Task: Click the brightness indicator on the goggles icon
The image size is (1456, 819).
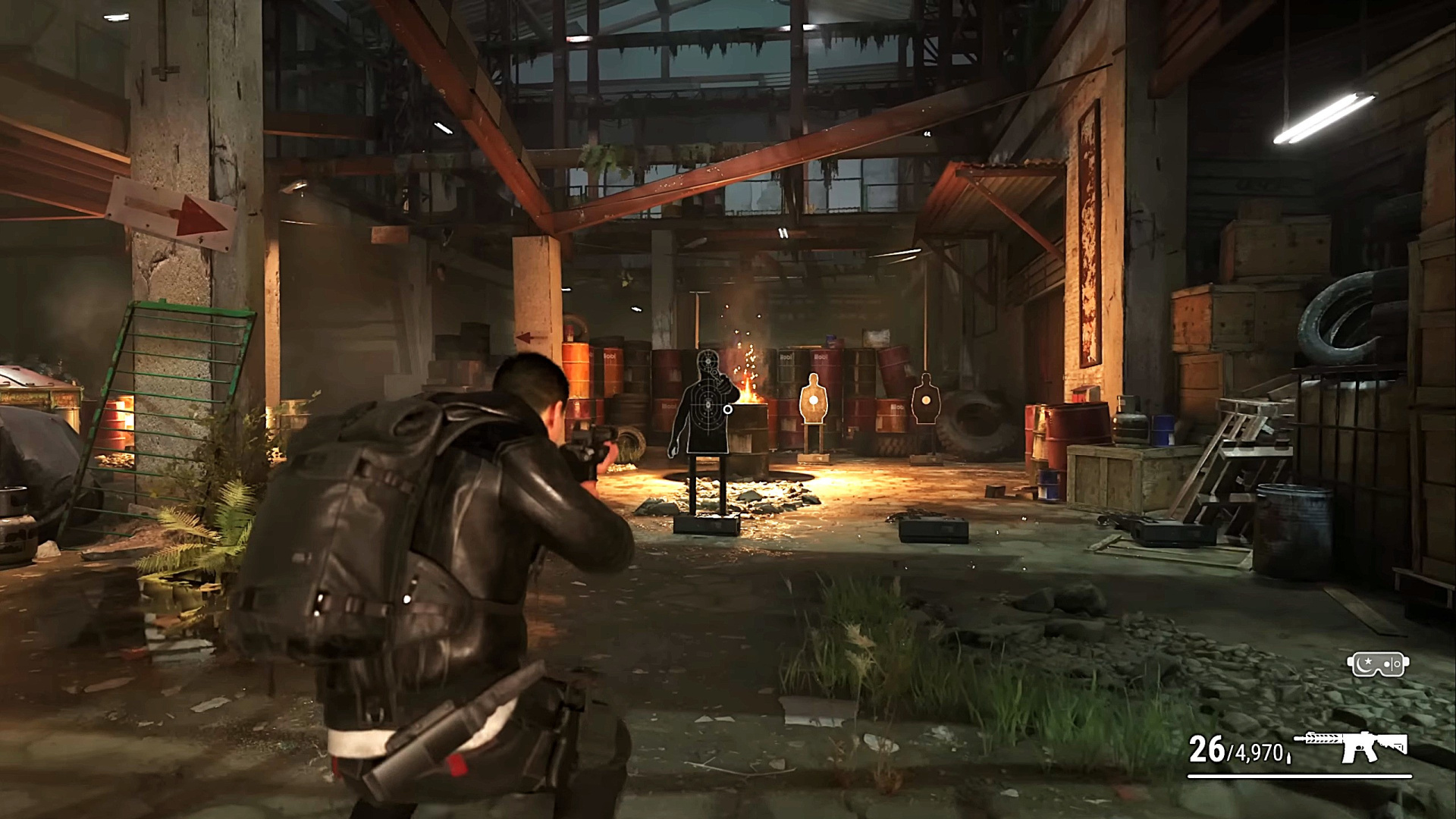Action: click(x=1392, y=663)
